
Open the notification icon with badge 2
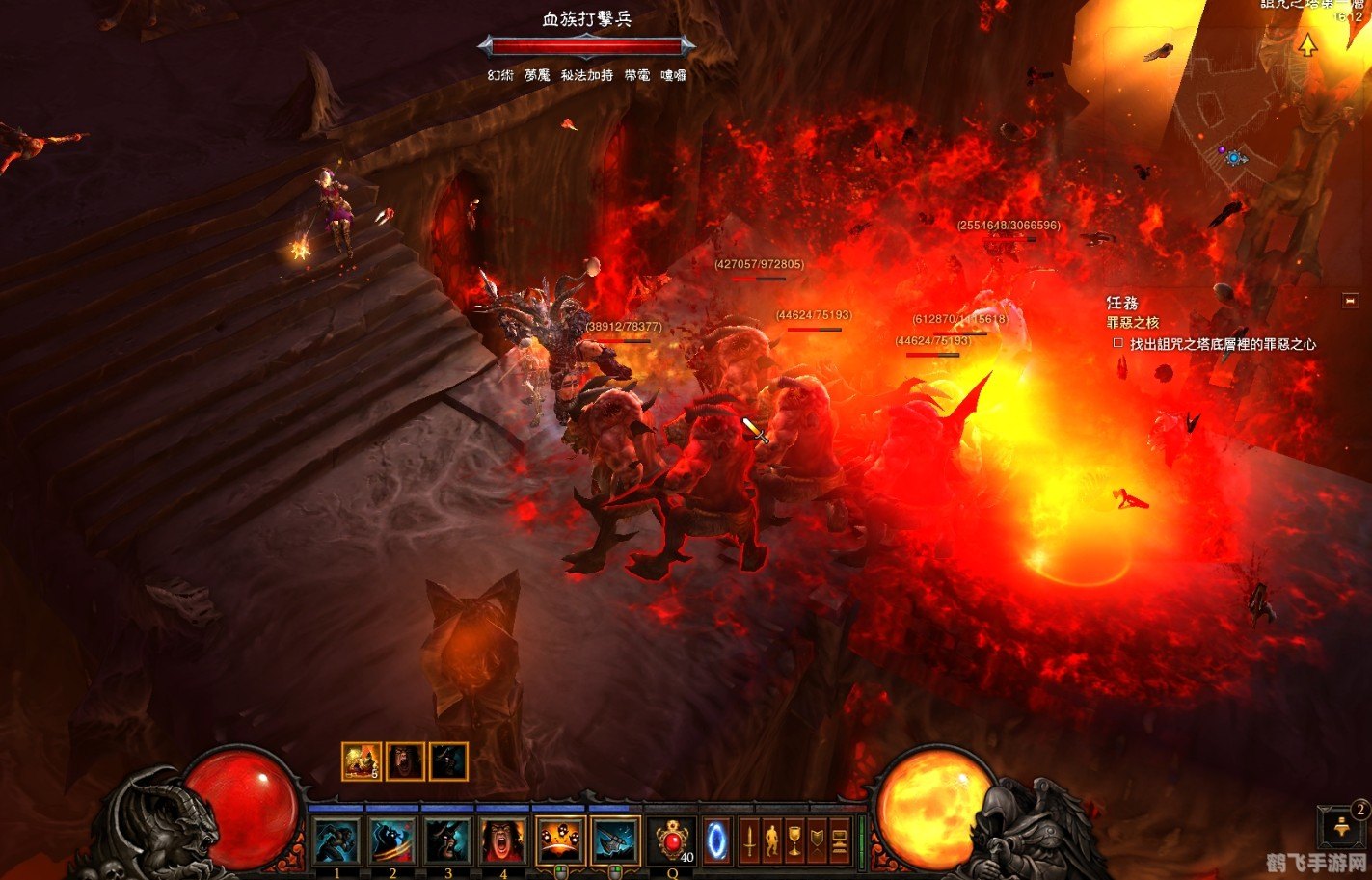[1344, 827]
